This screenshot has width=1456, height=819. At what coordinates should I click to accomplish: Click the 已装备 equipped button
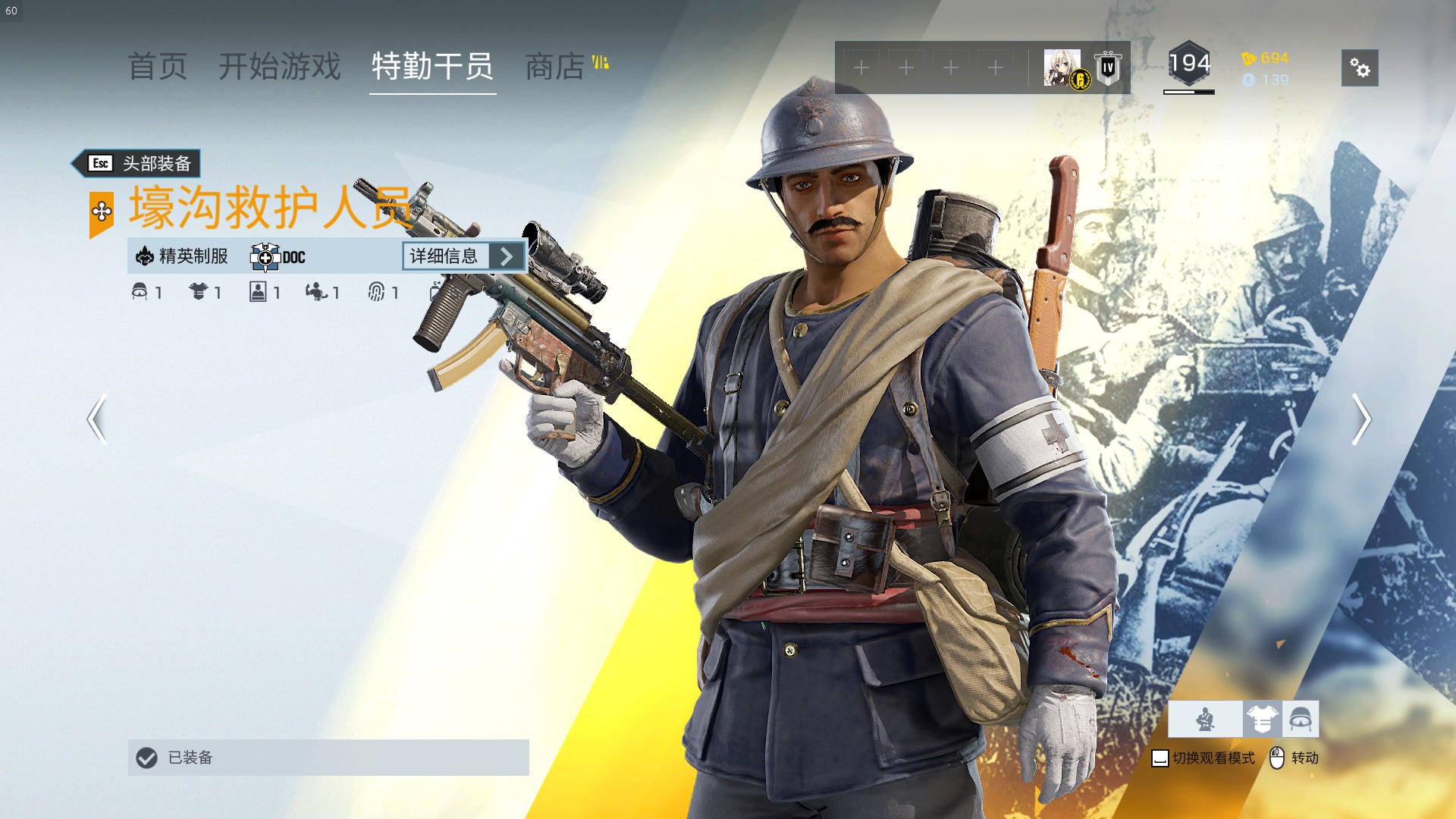click(328, 758)
